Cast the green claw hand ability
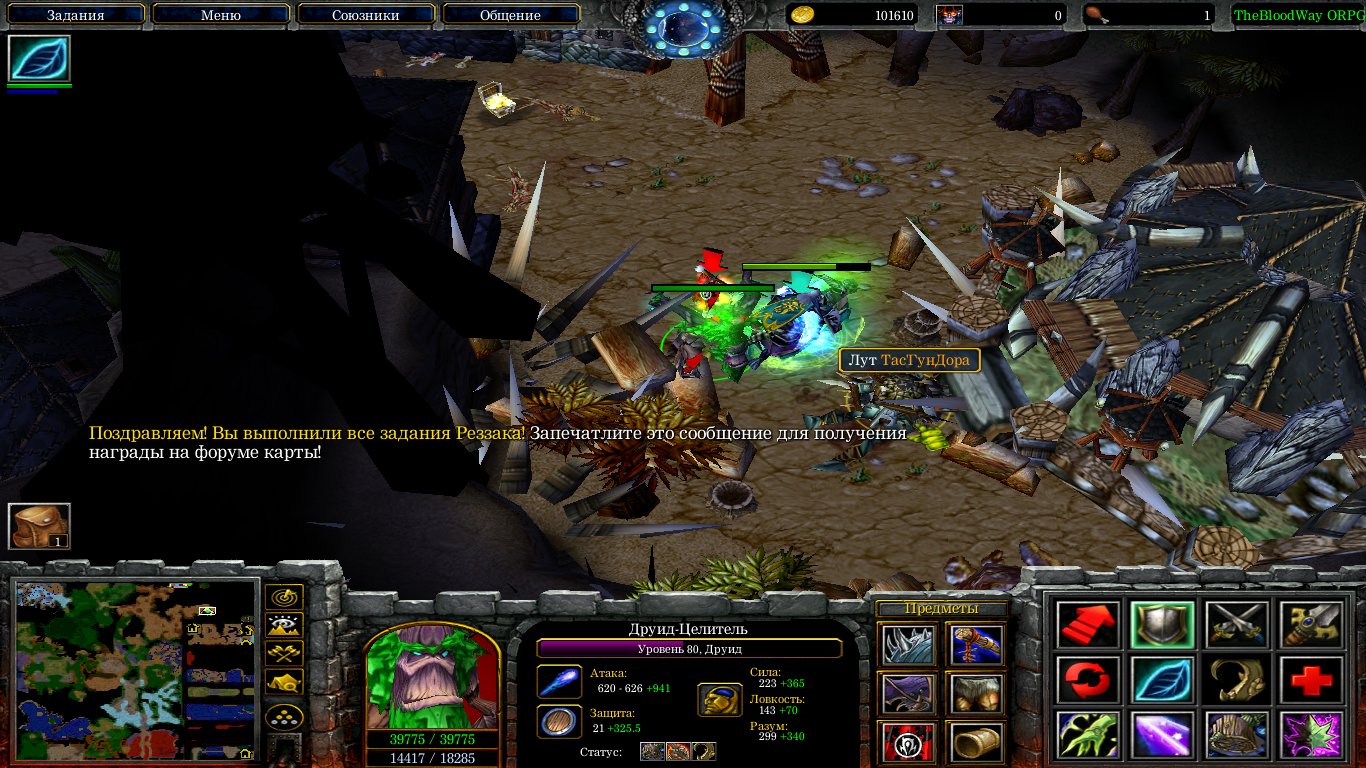1366x768 pixels. coord(1088,735)
